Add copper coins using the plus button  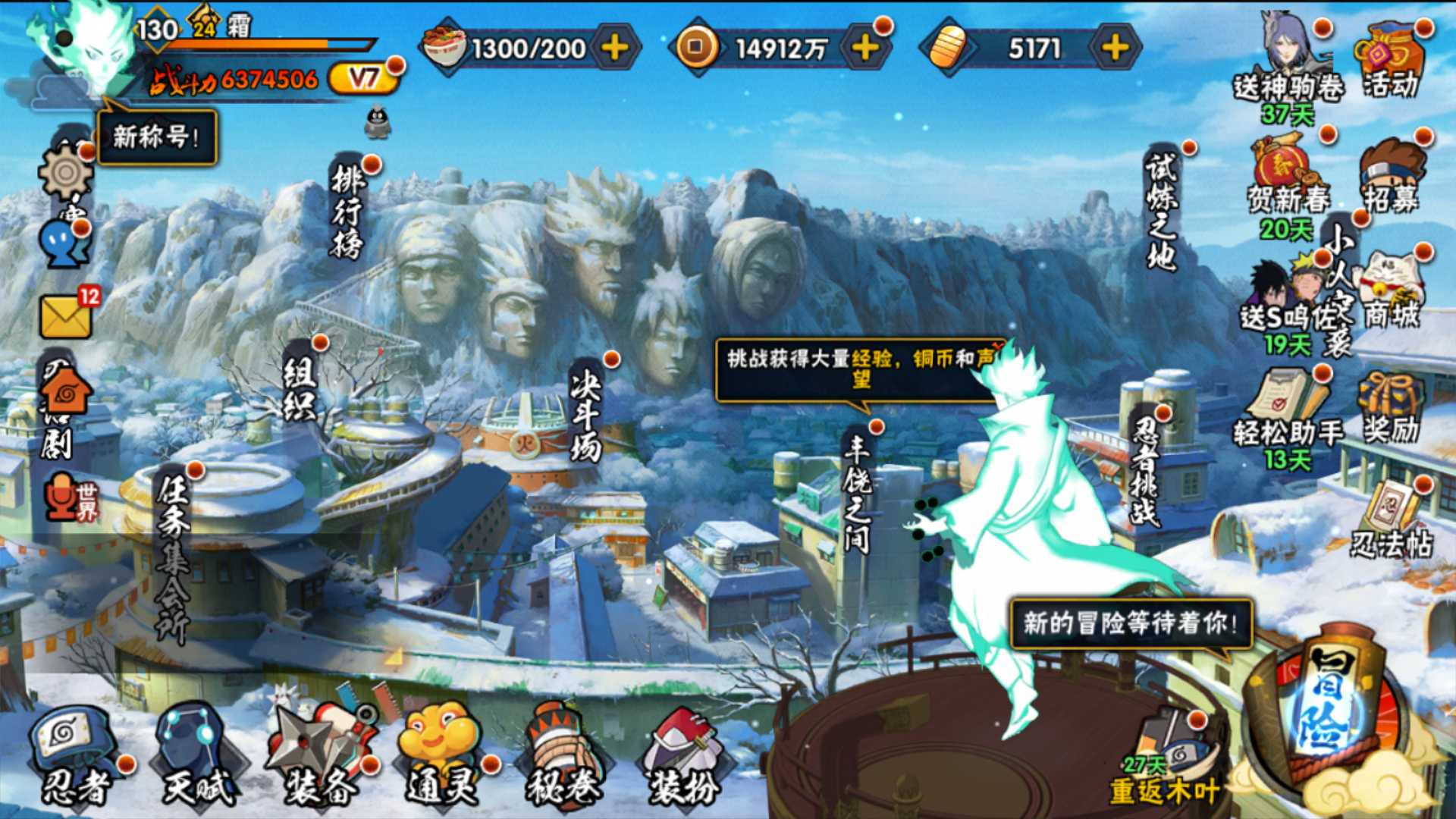(x=865, y=49)
